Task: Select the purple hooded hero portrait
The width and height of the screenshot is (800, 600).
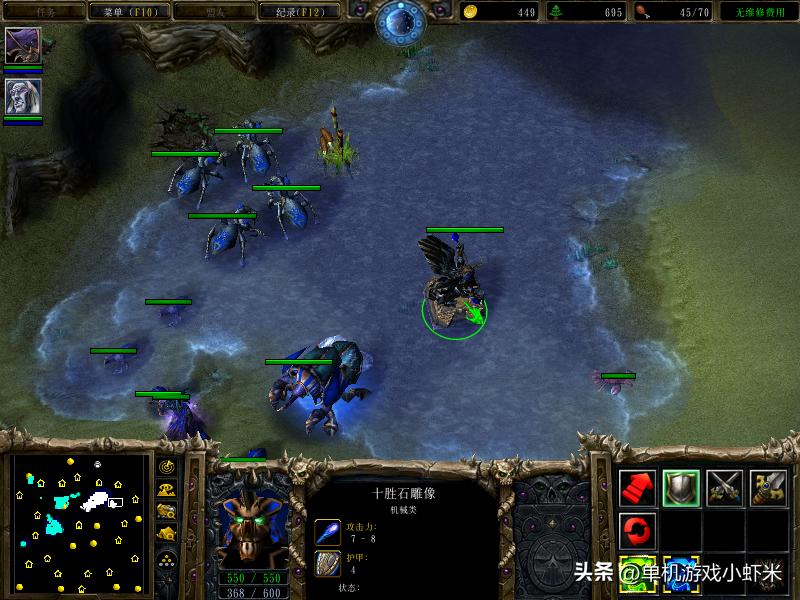Action: tap(22, 46)
